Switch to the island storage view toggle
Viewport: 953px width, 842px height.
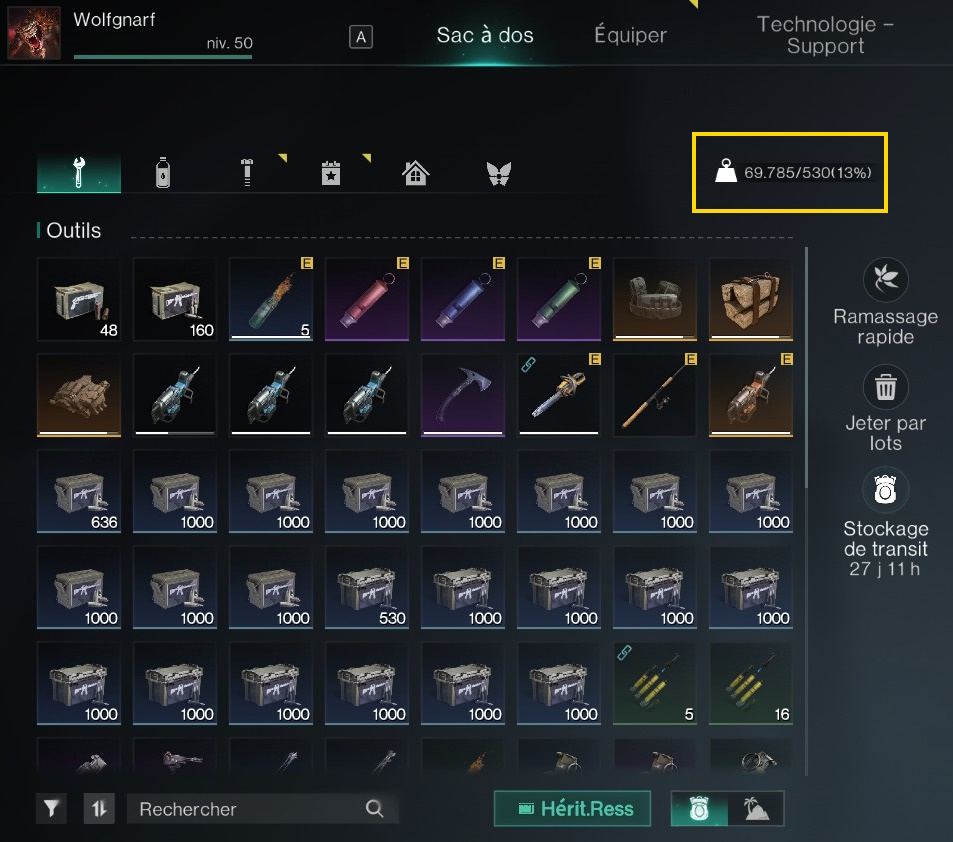756,809
